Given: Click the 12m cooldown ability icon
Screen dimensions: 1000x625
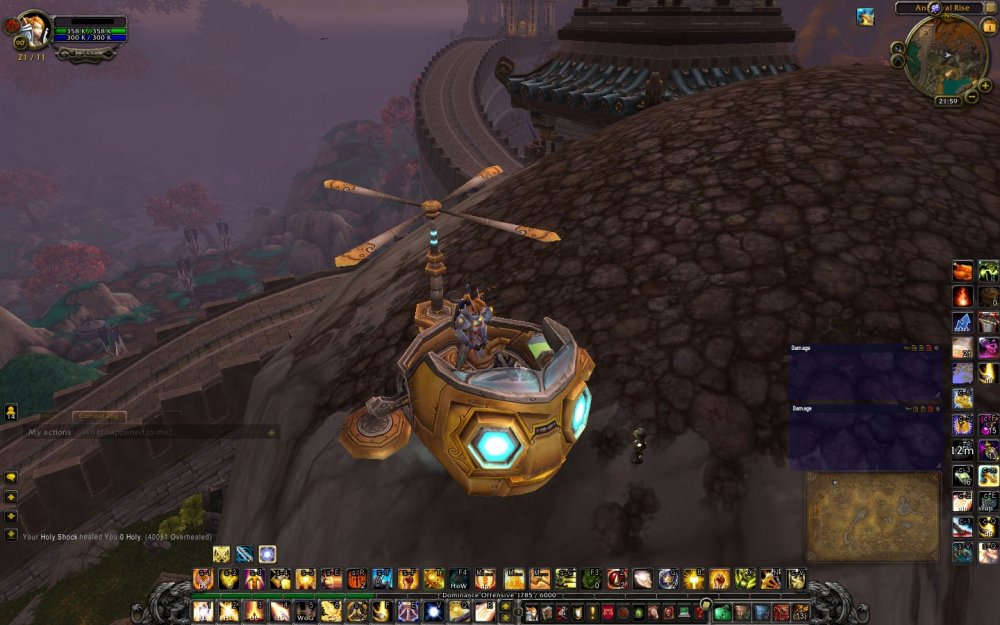Looking at the screenshot, I should [x=962, y=450].
